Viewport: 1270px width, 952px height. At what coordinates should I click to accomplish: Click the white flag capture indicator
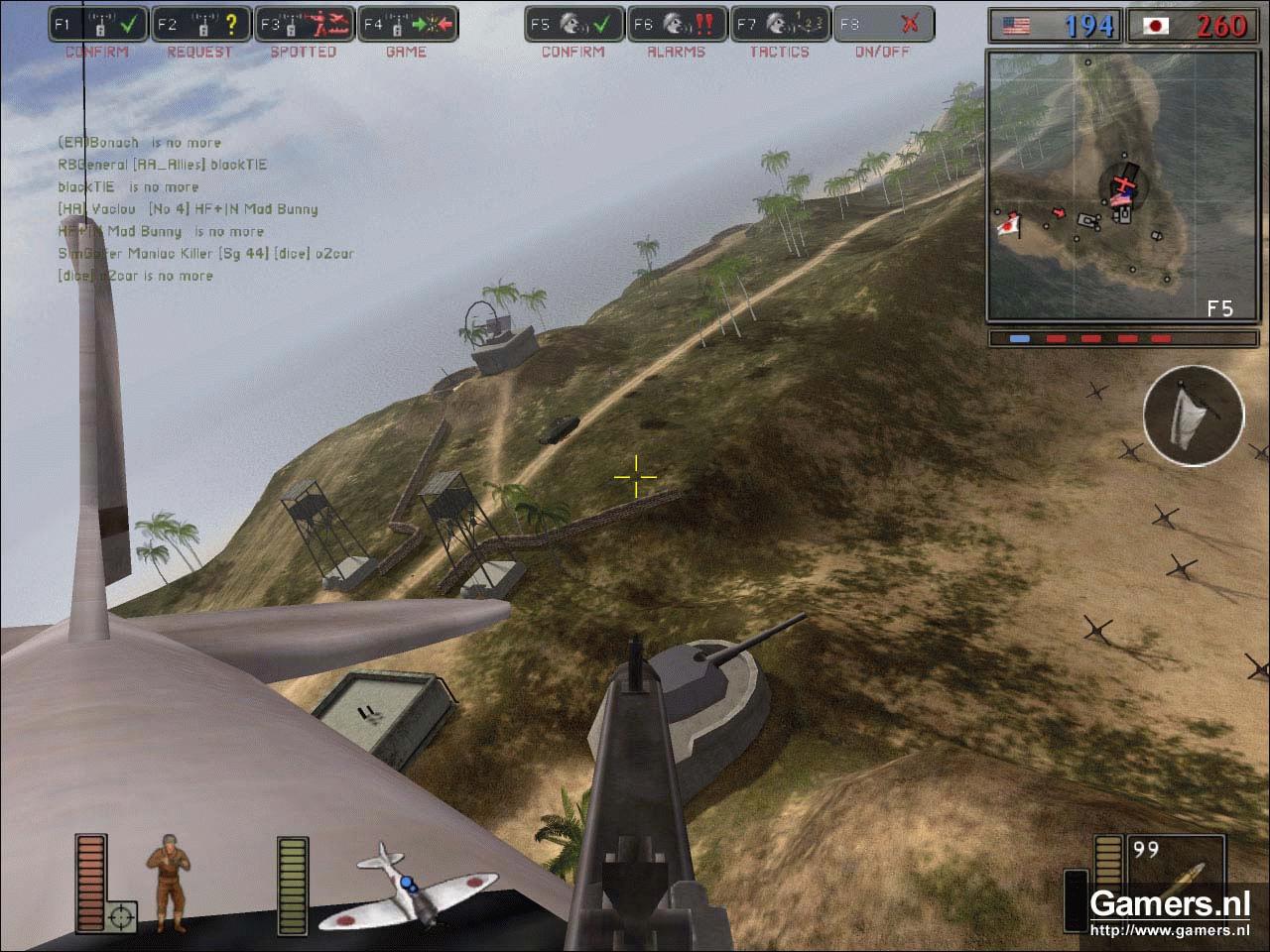click(1193, 415)
